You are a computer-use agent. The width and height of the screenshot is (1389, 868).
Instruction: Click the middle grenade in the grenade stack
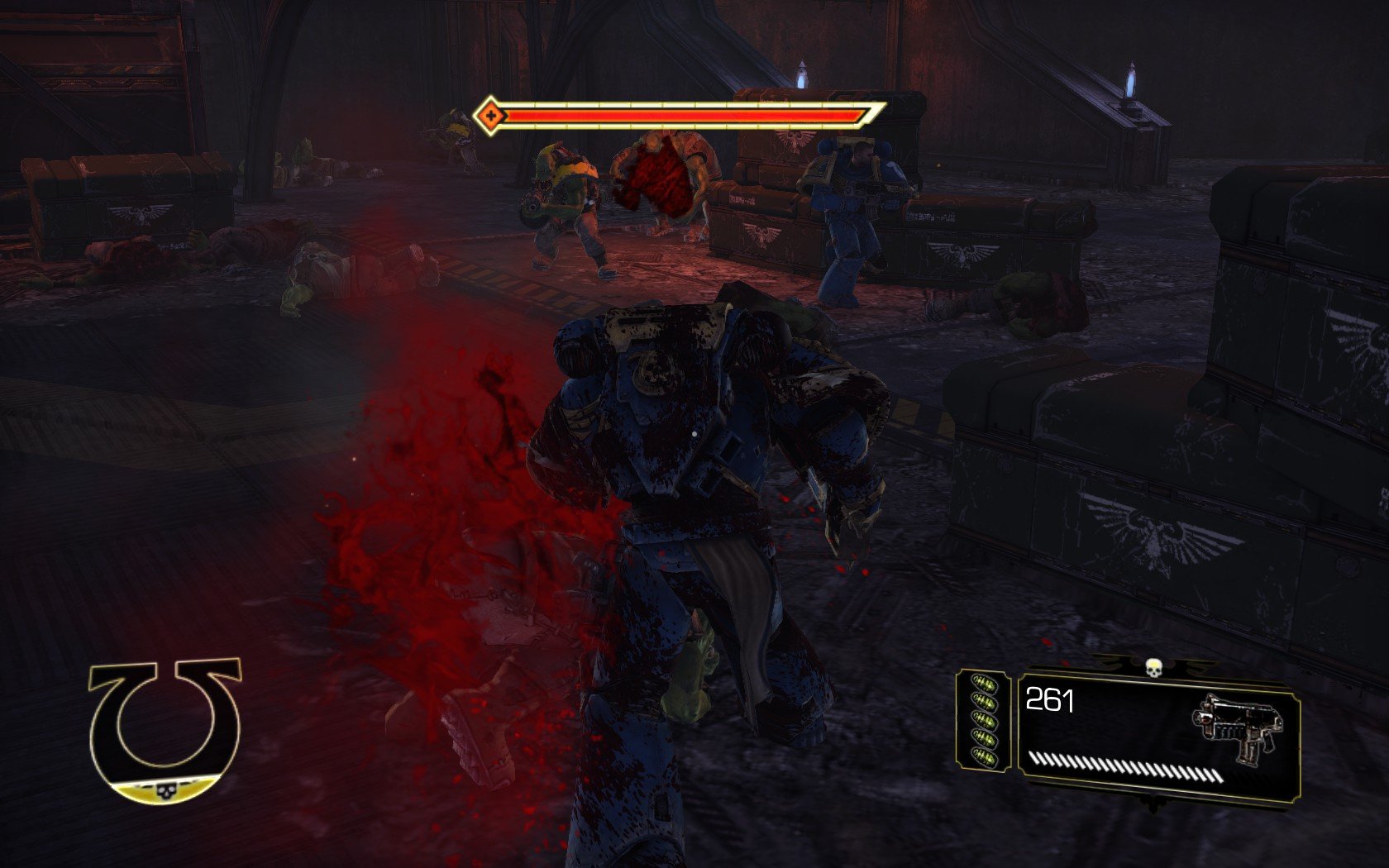(984, 721)
